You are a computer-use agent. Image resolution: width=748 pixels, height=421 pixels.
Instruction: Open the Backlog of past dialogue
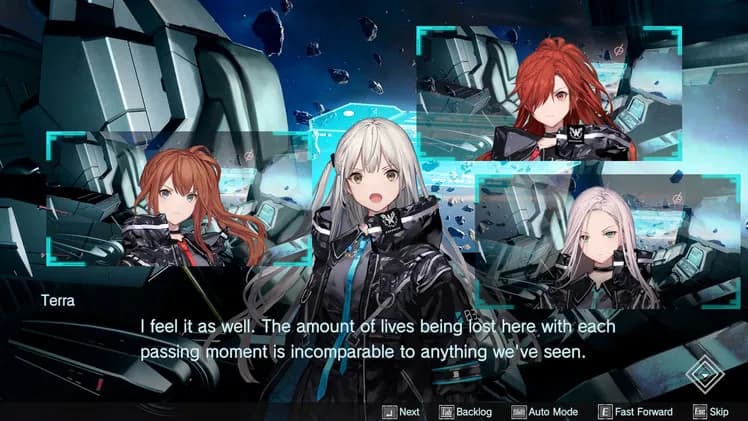468,411
